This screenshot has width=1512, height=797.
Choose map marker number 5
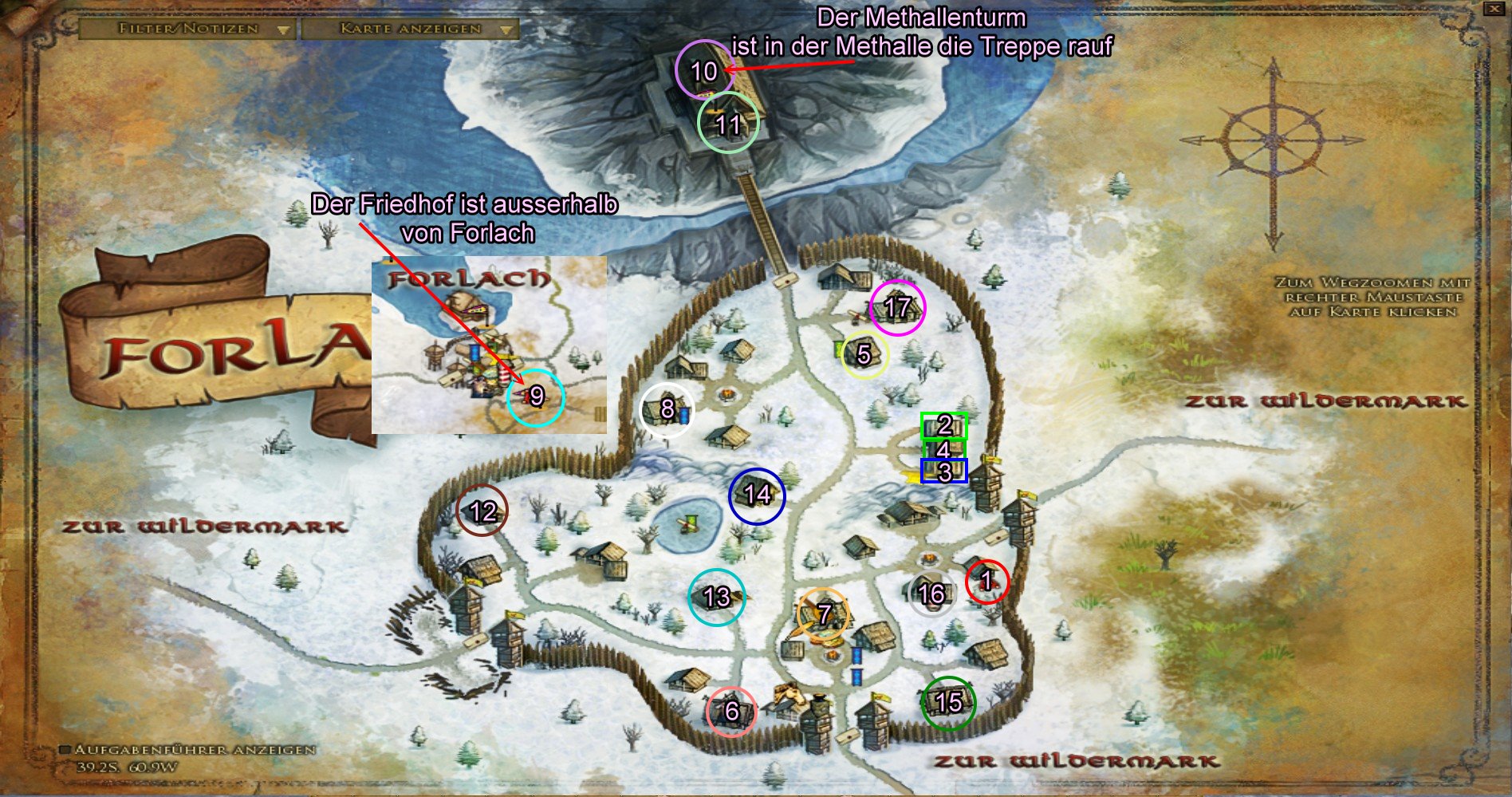tap(864, 353)
